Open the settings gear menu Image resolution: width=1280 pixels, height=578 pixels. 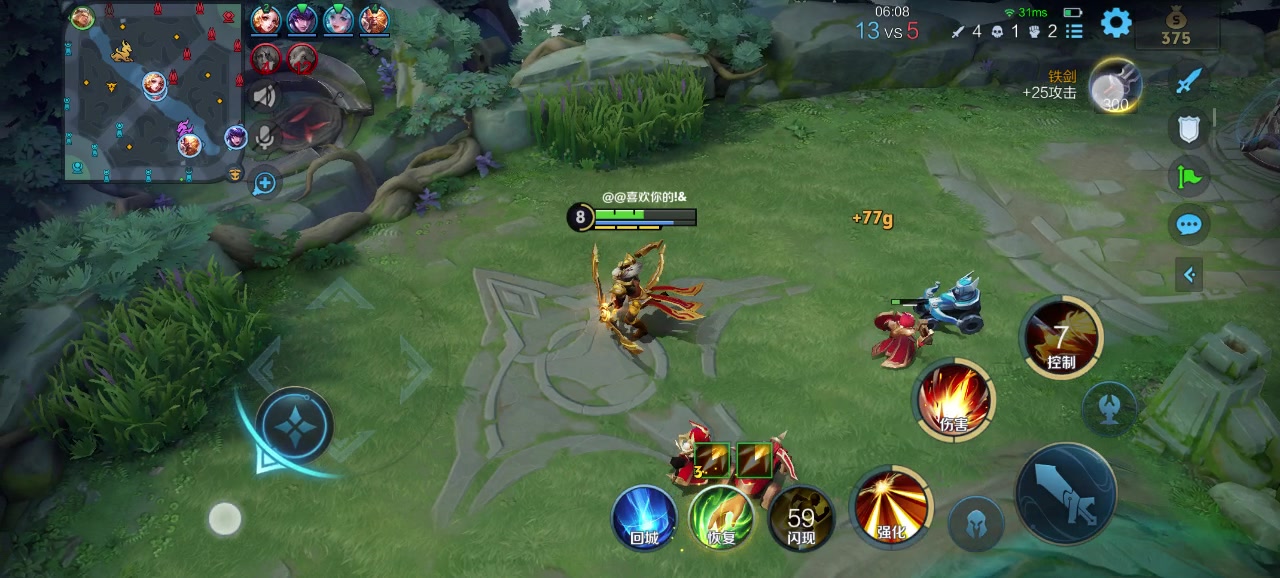click(x=1116, y=23)
